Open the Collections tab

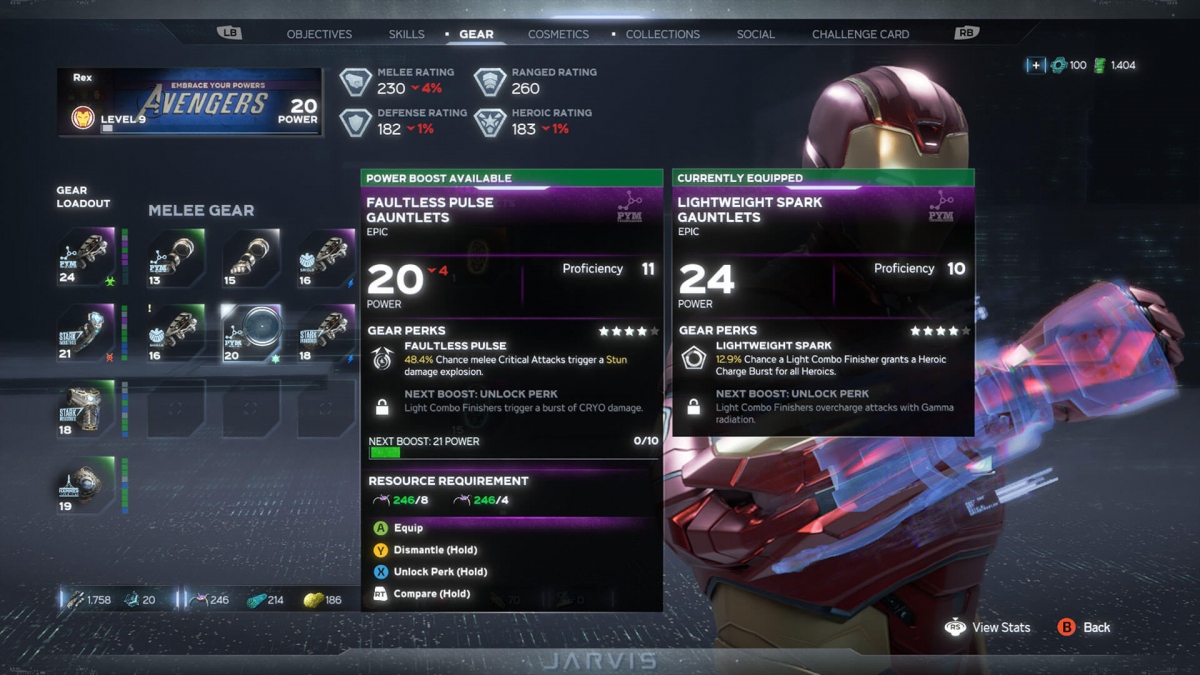click(662, 34)
